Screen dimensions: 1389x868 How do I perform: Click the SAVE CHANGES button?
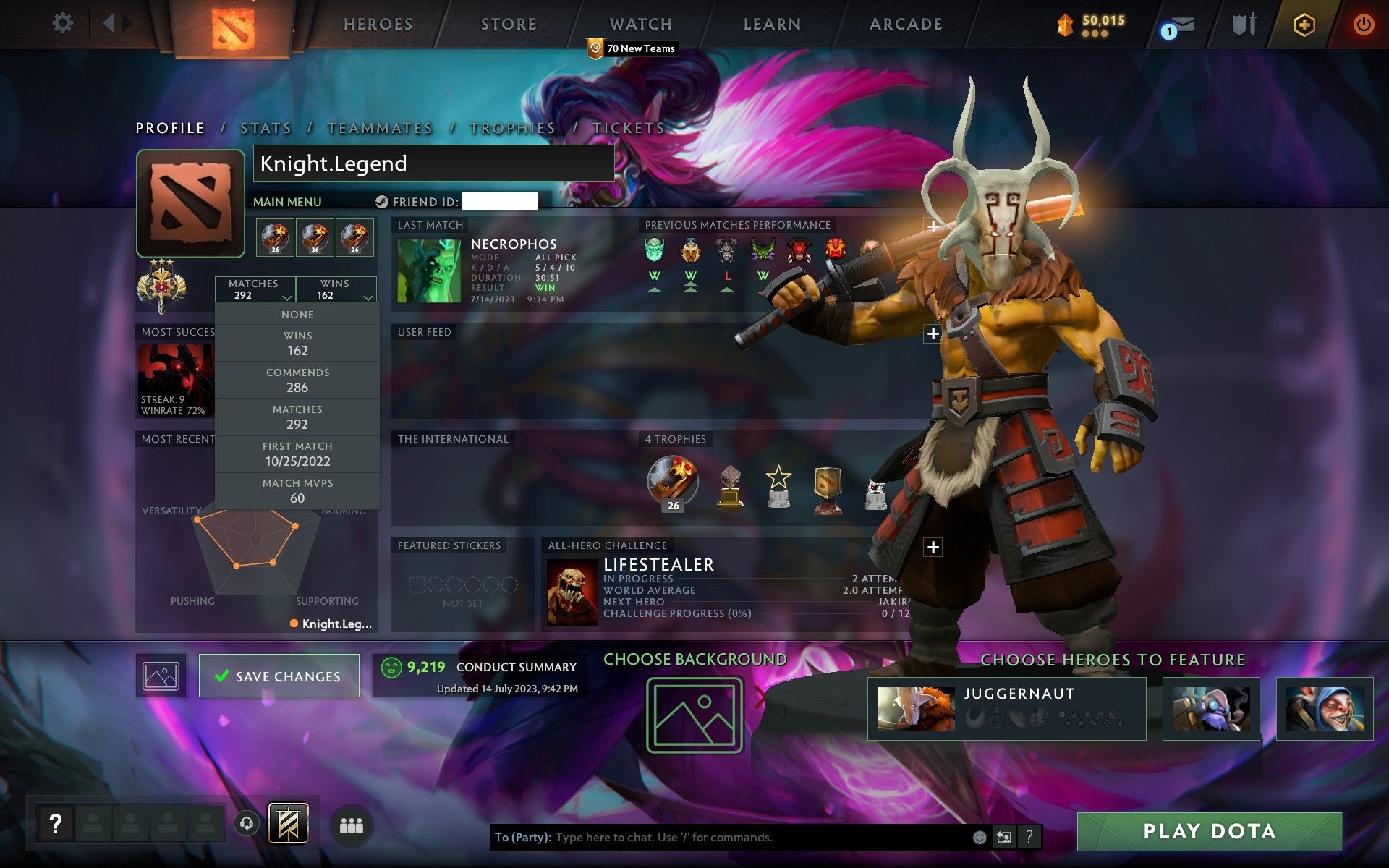[x=279, y=676]
